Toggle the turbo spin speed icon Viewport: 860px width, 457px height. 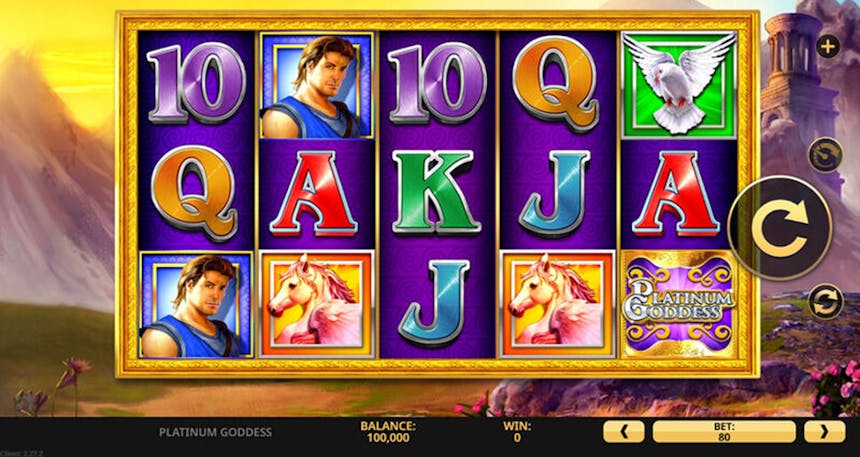pyautogui.click(x=825, y=154)
